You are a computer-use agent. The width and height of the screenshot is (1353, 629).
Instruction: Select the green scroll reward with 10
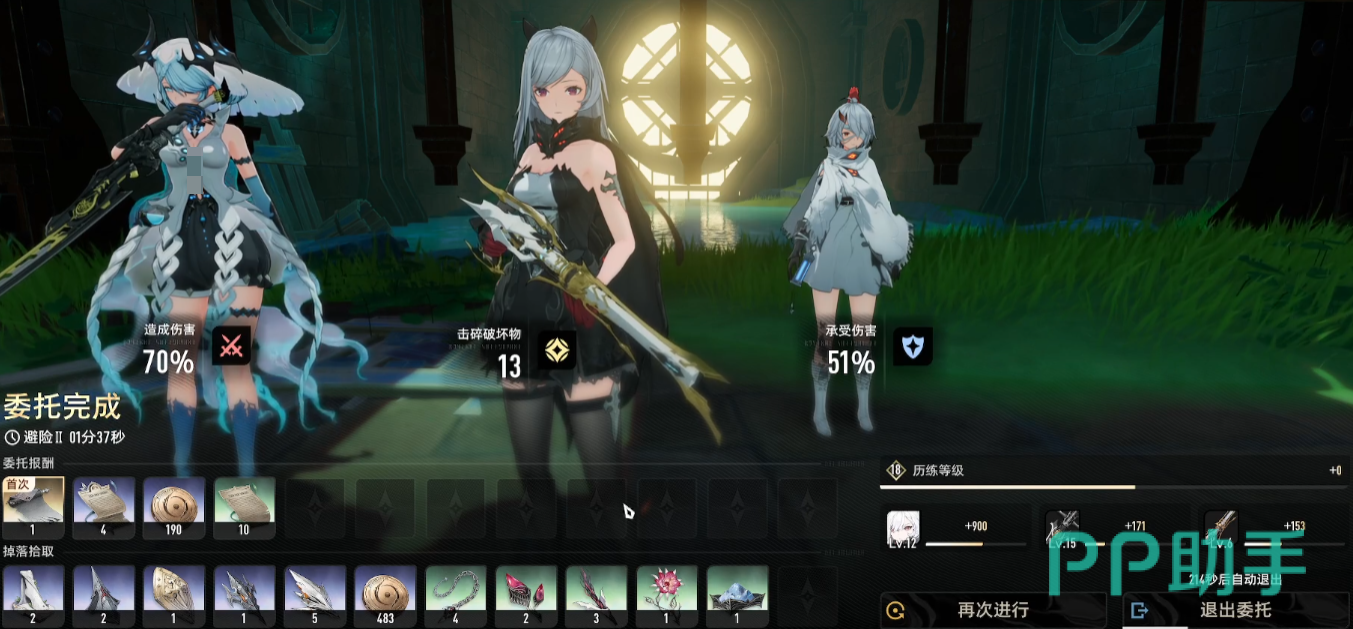[244, 500]
